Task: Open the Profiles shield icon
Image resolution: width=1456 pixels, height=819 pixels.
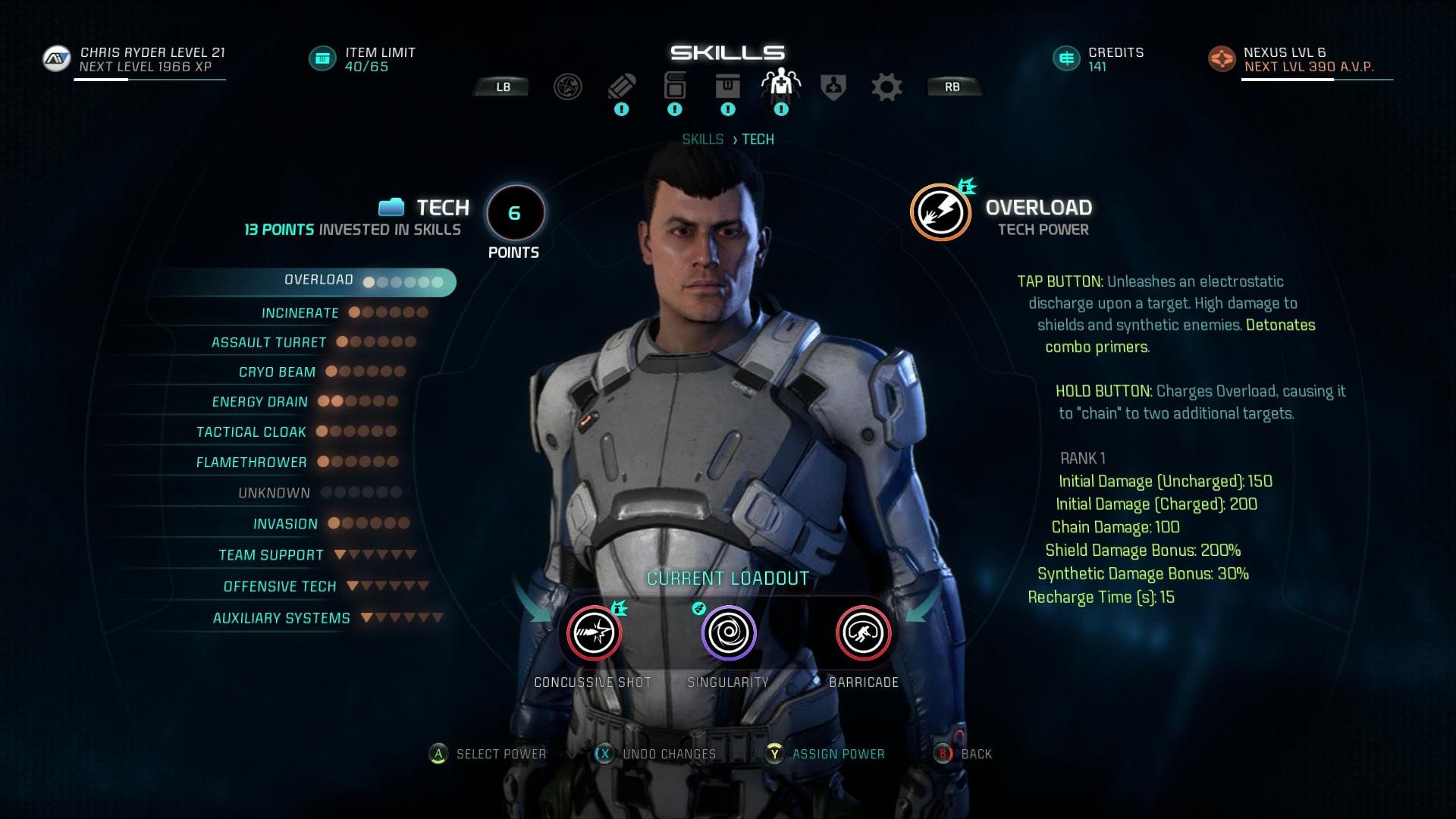Action: click(833, 86)
